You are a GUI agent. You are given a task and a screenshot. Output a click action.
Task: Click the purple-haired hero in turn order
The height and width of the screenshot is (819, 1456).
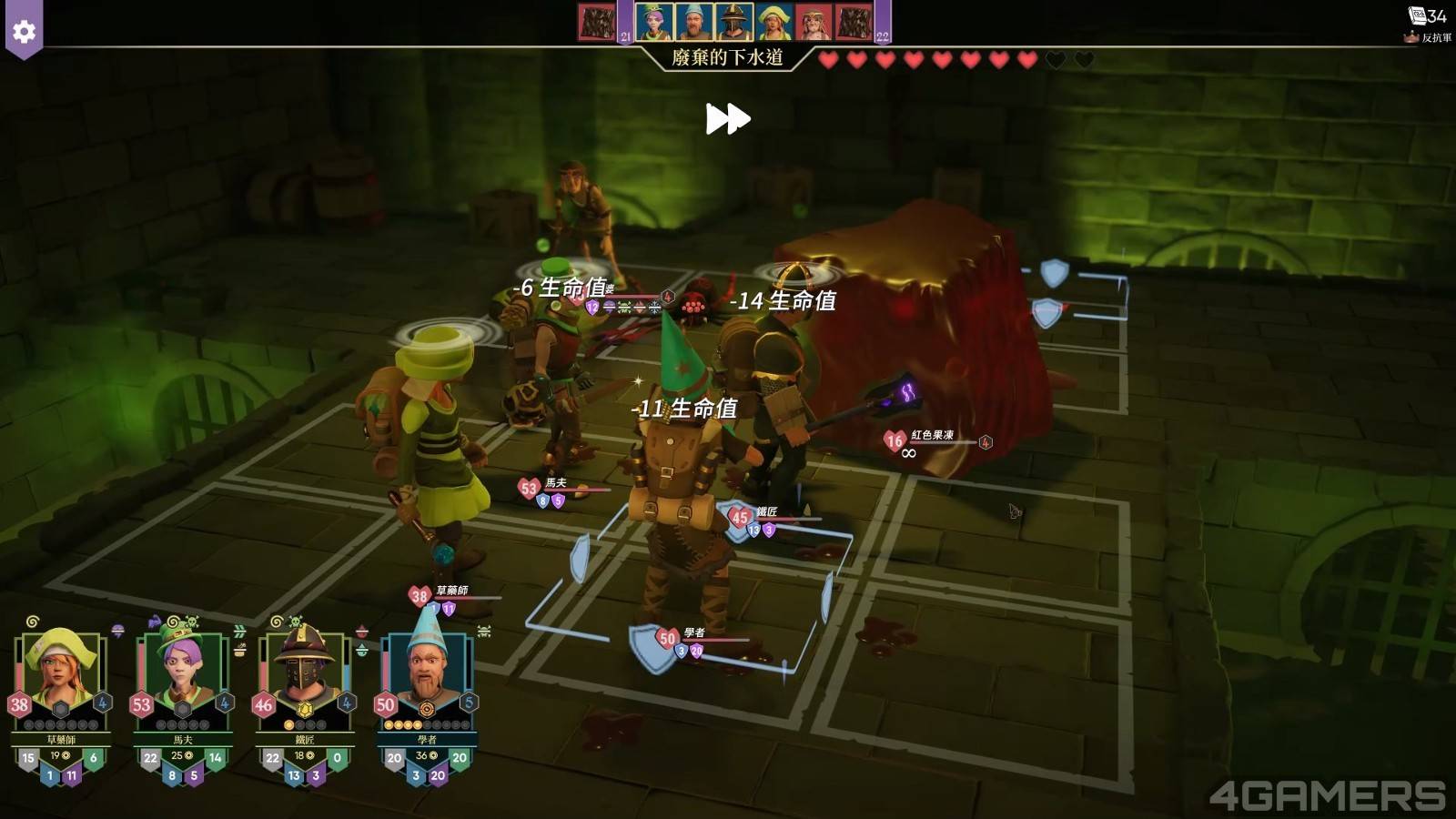point(653,22)
